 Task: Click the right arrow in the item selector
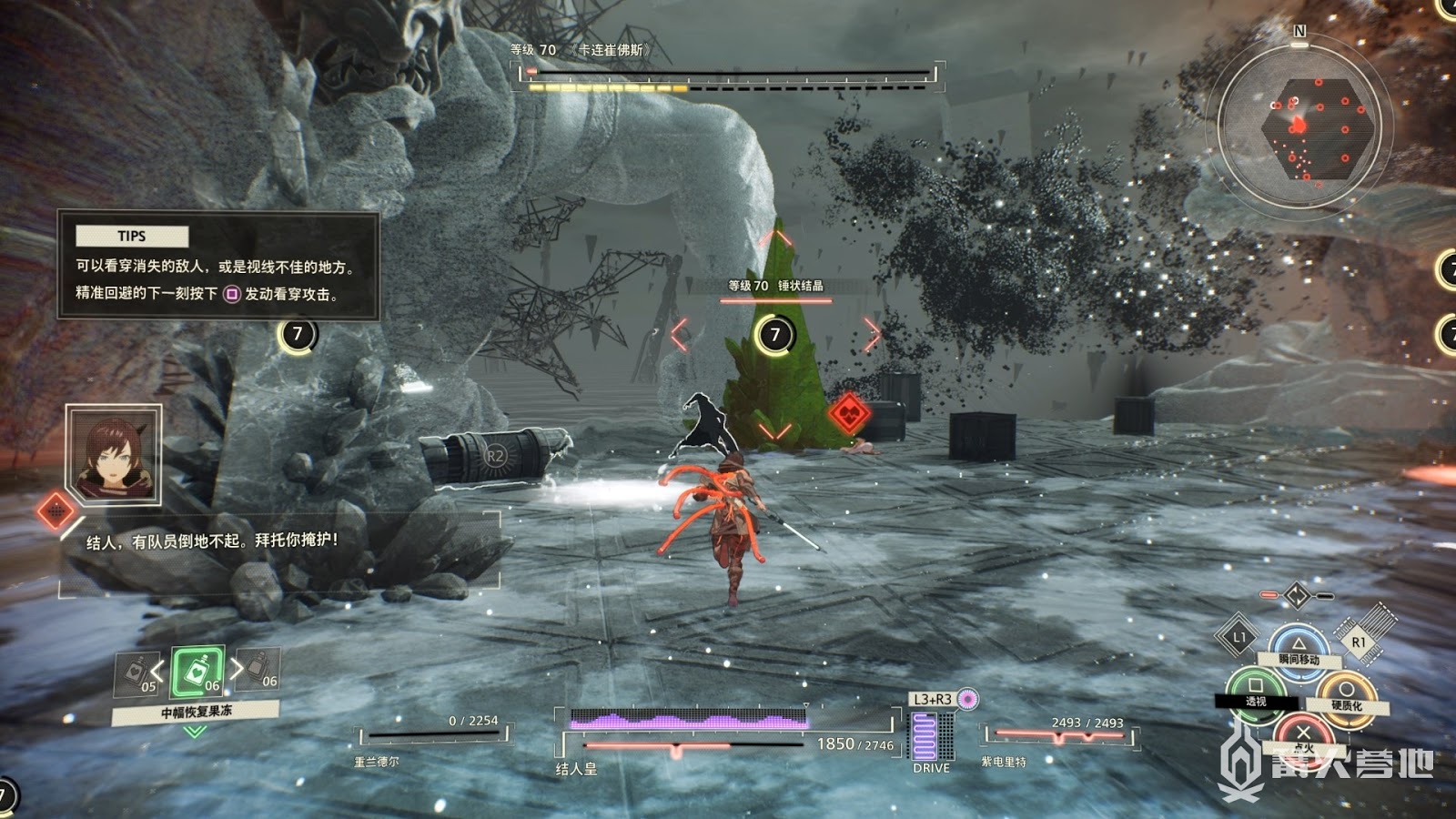(x=237, y=669)
